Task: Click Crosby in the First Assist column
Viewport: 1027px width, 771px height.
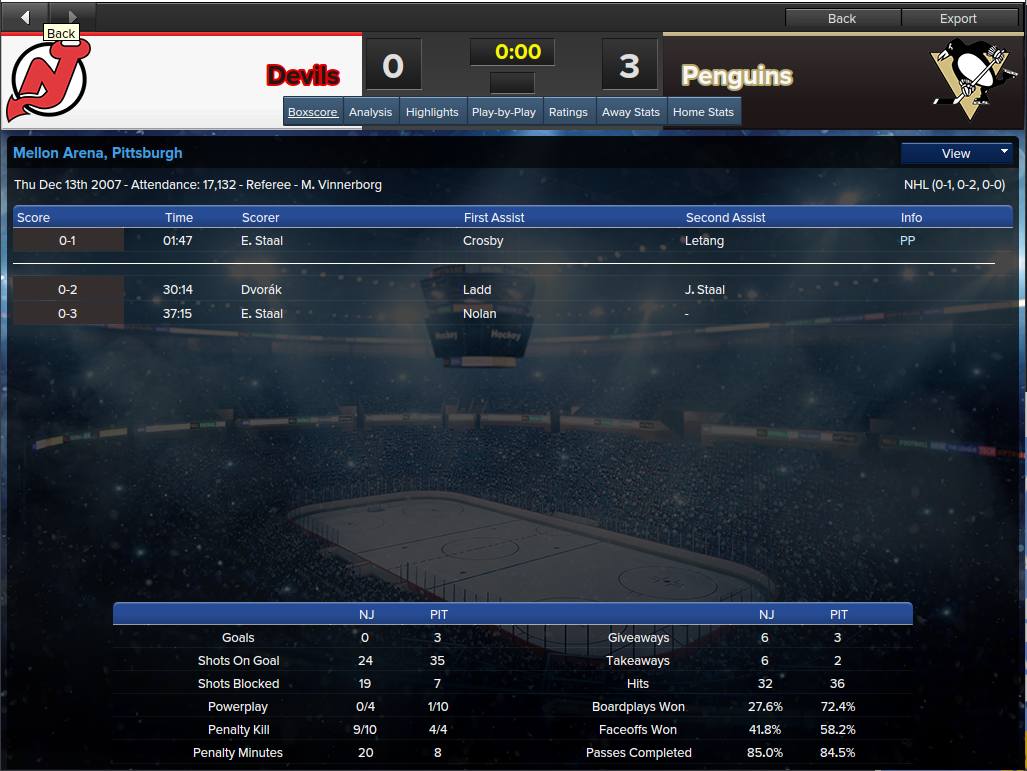Action: 483,241
